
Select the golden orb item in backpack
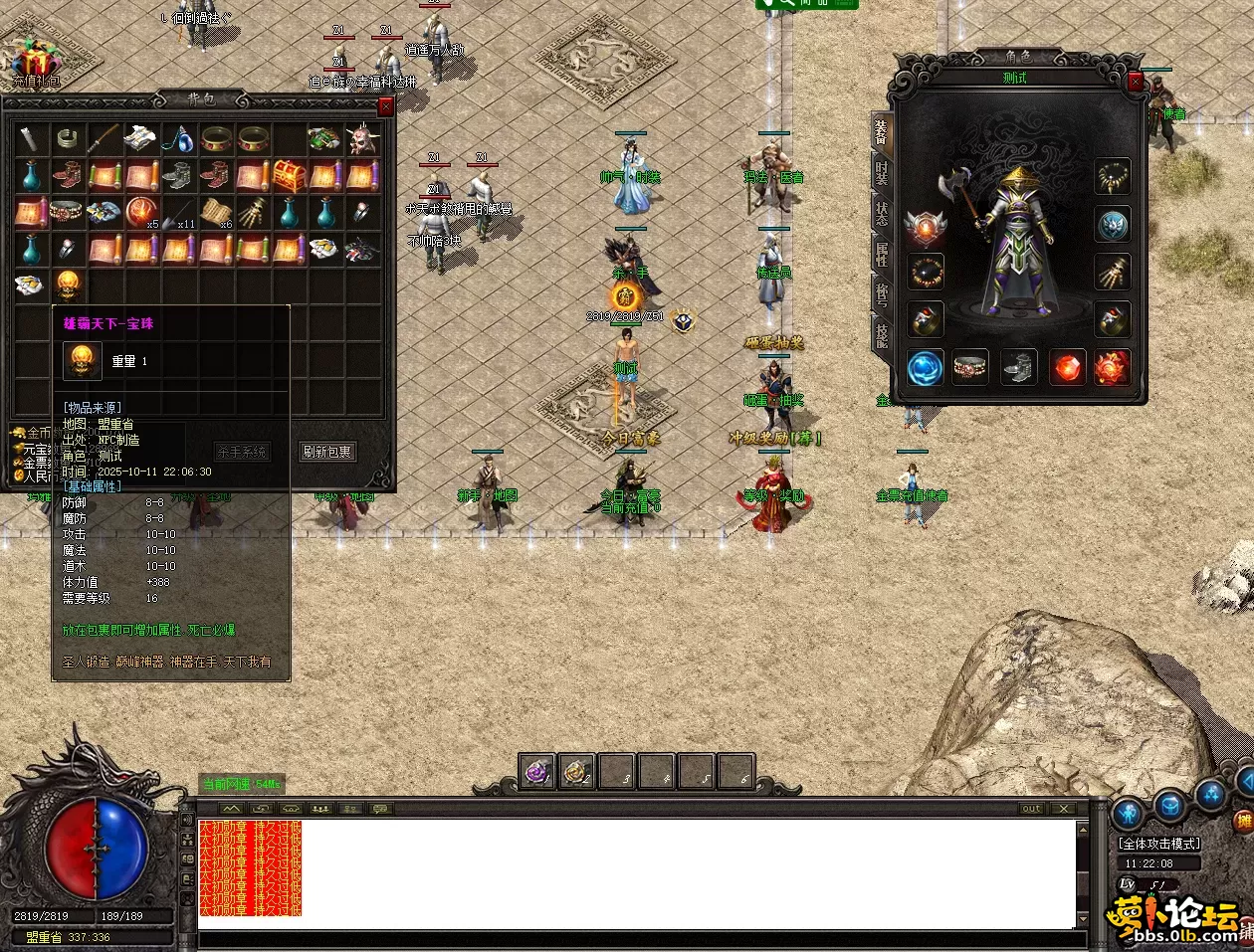tap(68, 286)
